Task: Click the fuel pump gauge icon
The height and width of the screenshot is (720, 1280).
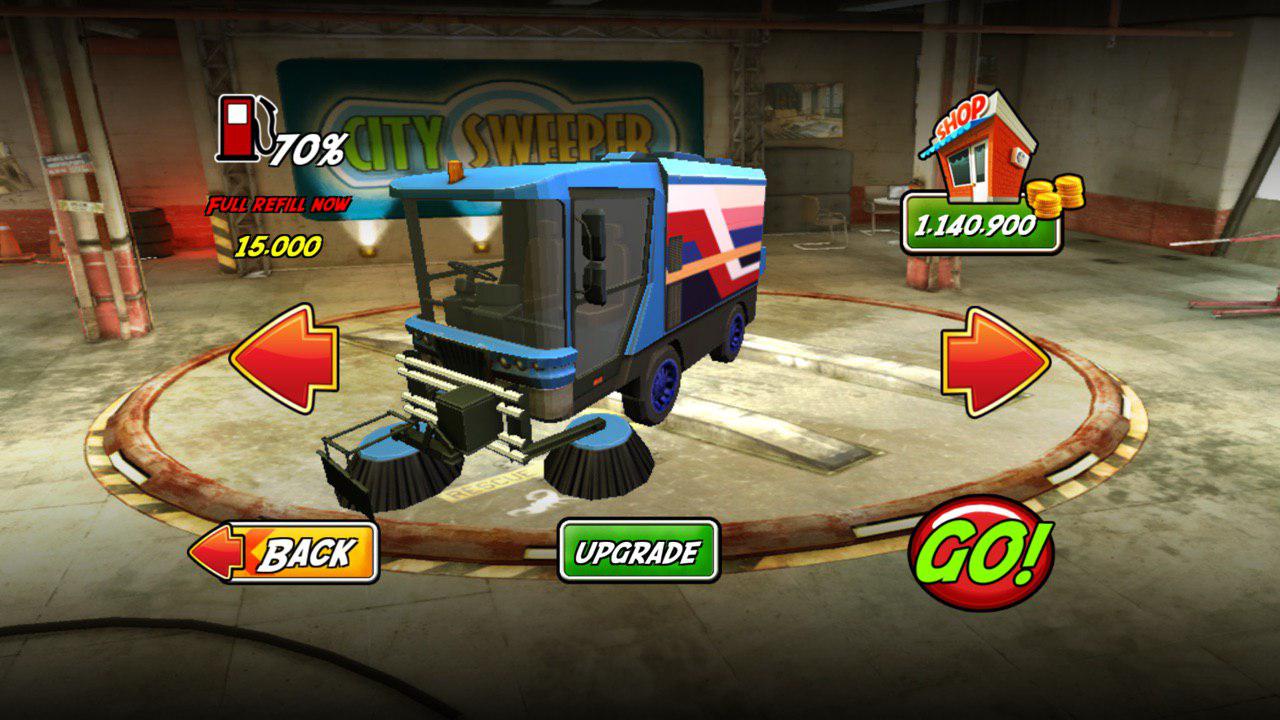Action: [240, 131]
